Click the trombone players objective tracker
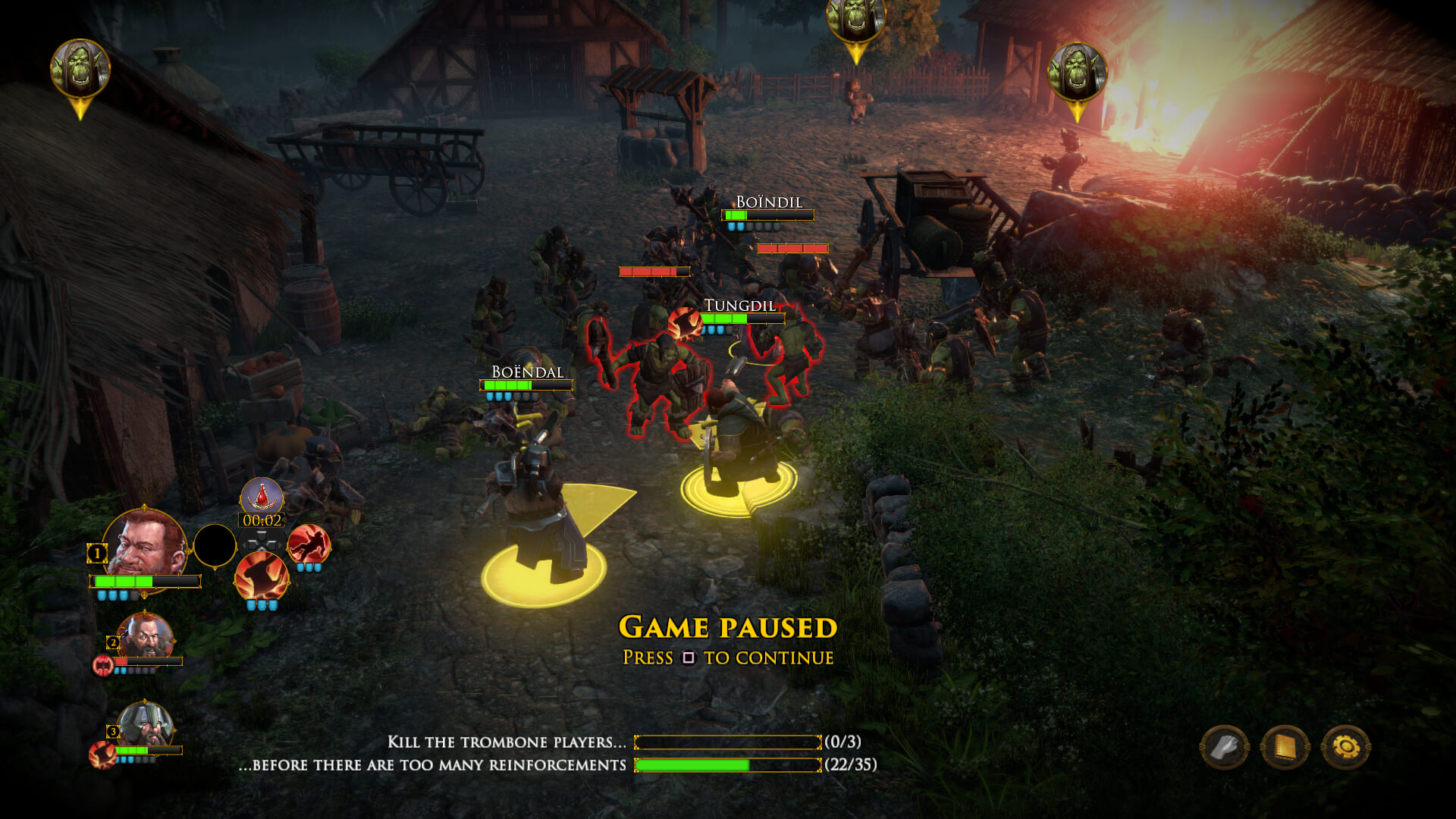Image resolution: width=1456 pixels, height=819 pixels. click(726, 742)
